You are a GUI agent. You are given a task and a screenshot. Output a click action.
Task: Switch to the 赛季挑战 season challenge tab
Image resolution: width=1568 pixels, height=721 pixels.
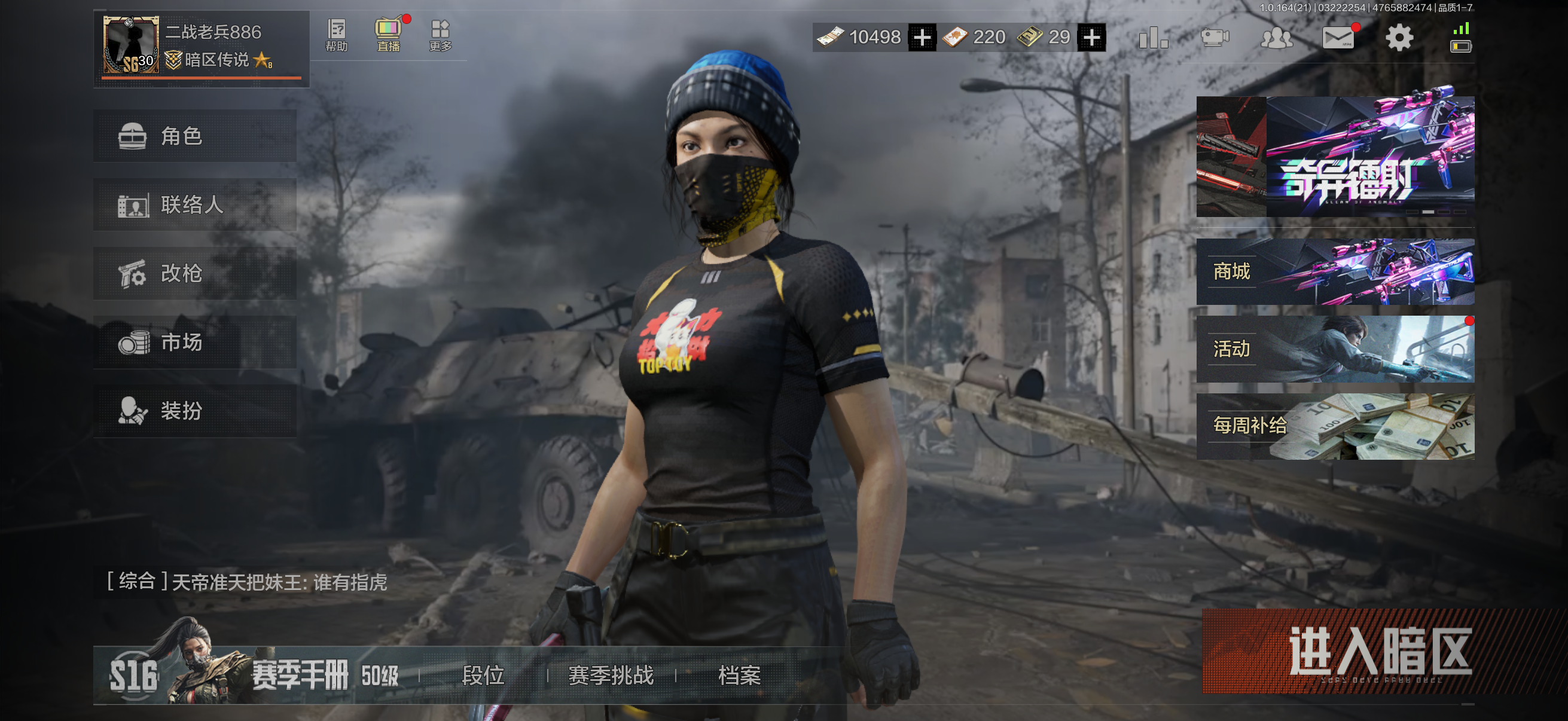611,676
